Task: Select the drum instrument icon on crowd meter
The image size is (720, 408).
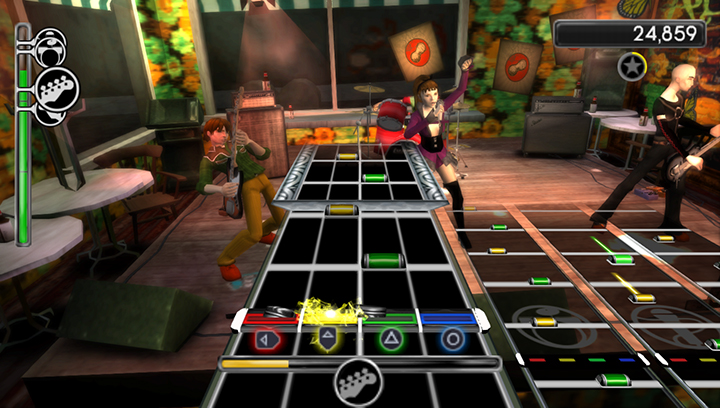Action: point(49,43)
